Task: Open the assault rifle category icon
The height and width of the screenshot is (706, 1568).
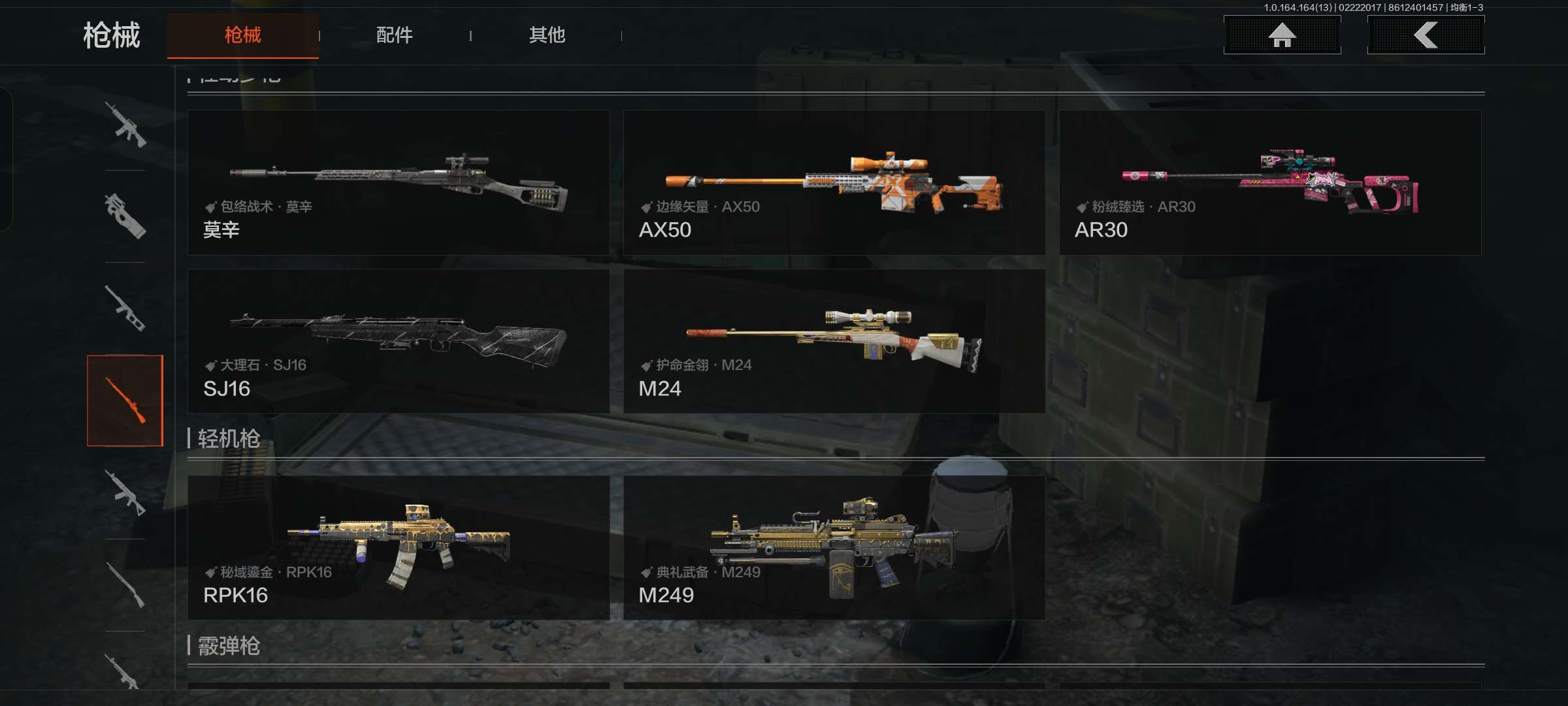Action: tap(125, 125)
